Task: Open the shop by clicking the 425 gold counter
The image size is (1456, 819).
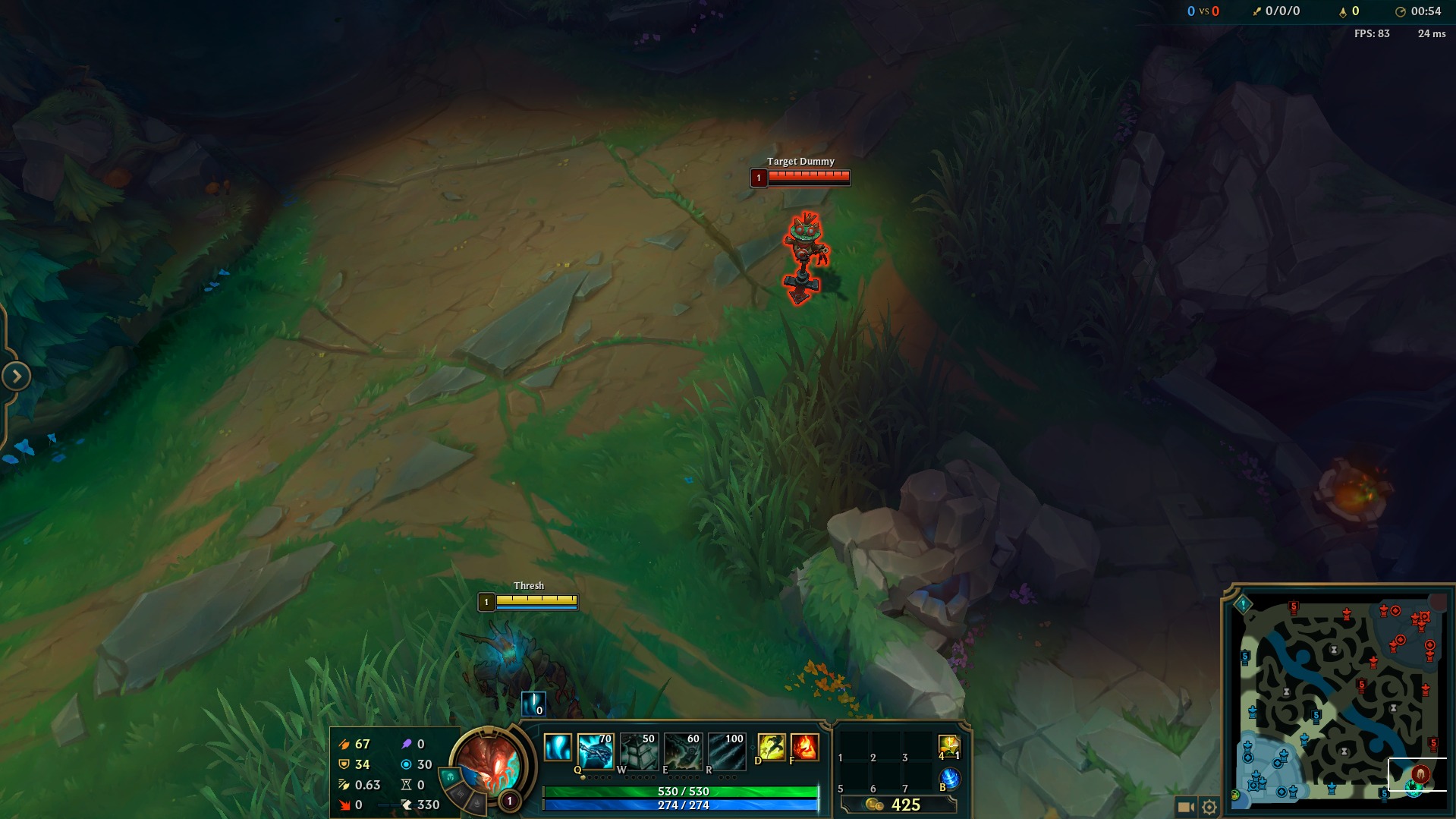Action: (904, 806)
